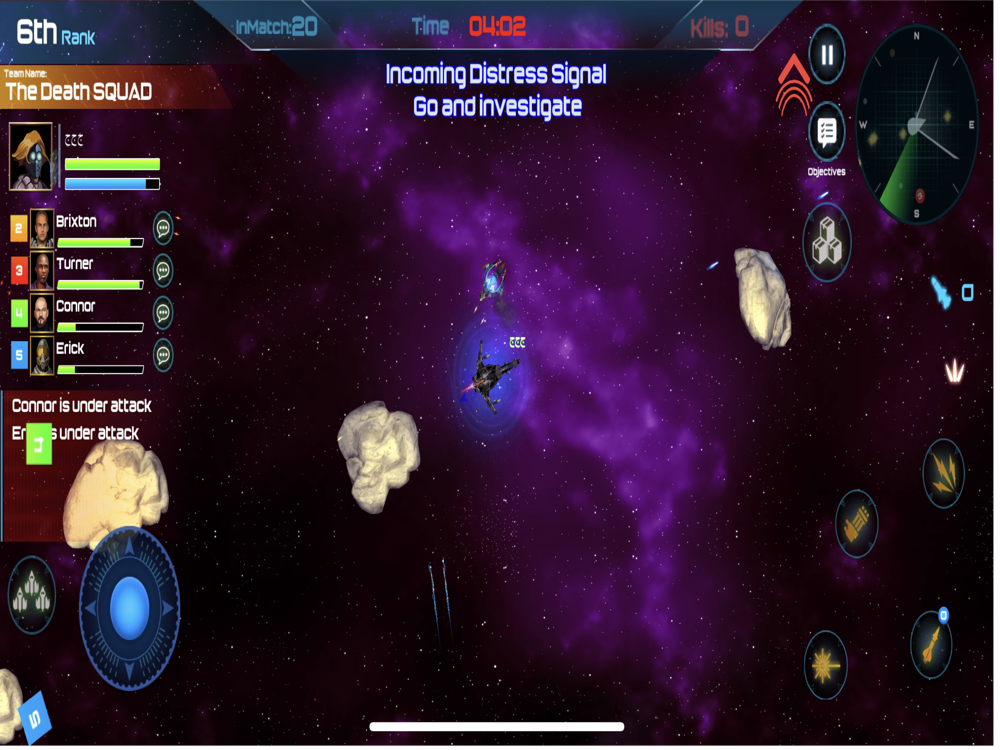Viewport: 1000px width, 750px height.
Task: Select Brixton's portrait in team list
Action: [x=42, y=228]
